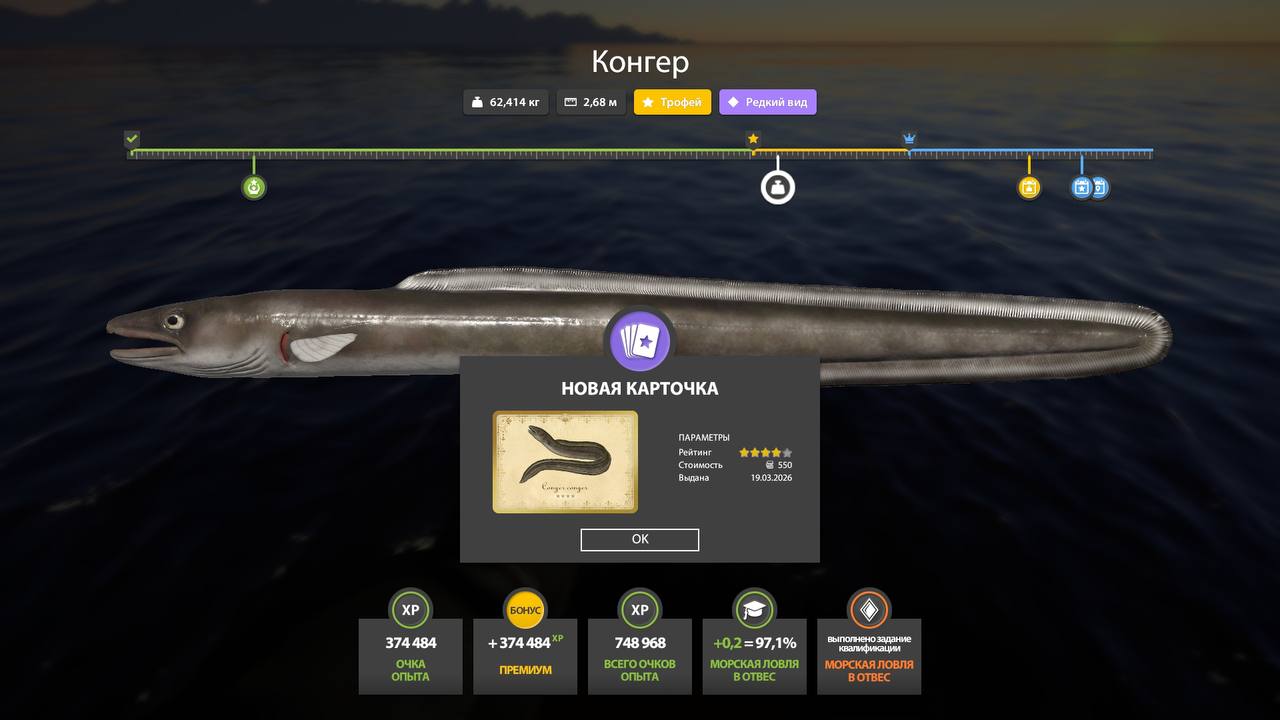The width and height of the screenshot is (1280, 720).
Task: Open the completed qualification task panel
Action: coord(869,655)
